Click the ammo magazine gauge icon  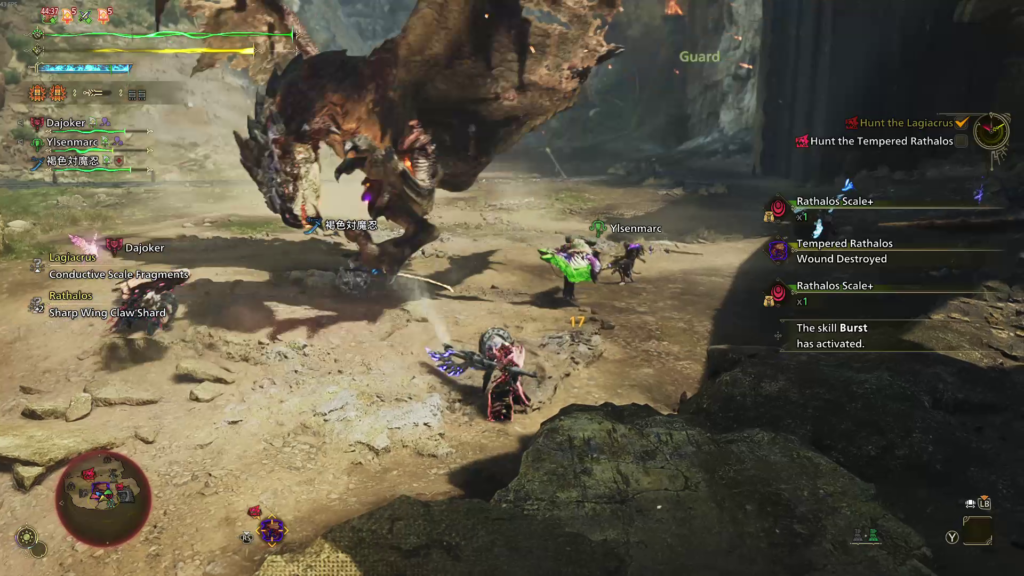pyautogui.click(x=136, y=94)
